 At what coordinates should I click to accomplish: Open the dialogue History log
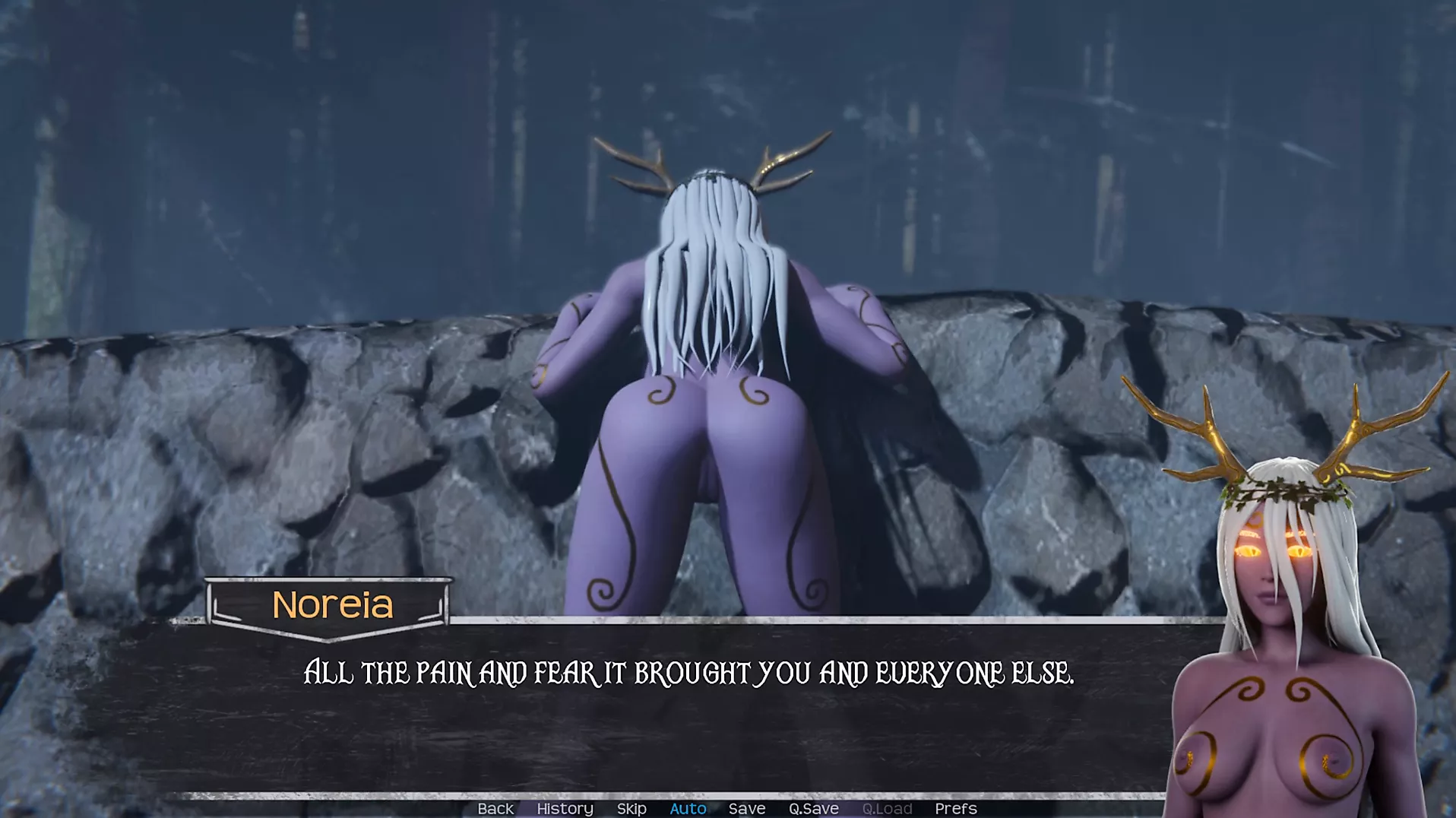pyautogui.click(x=565, y=809)
